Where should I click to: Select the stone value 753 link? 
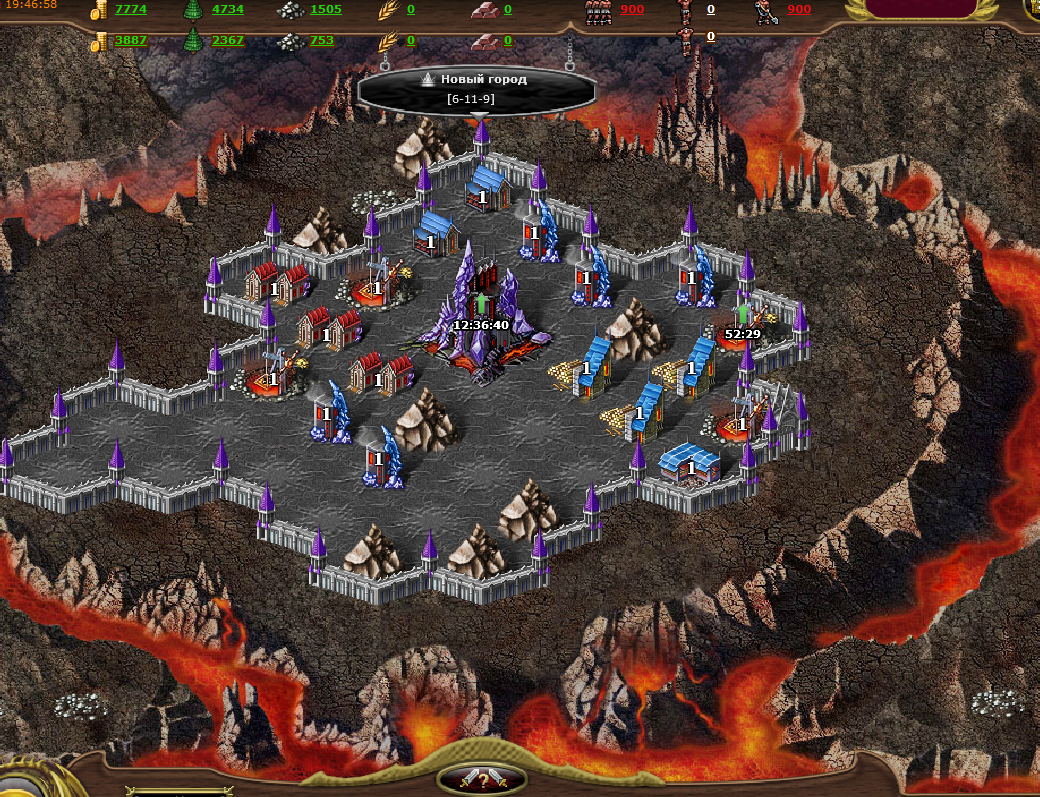(322, 41)
